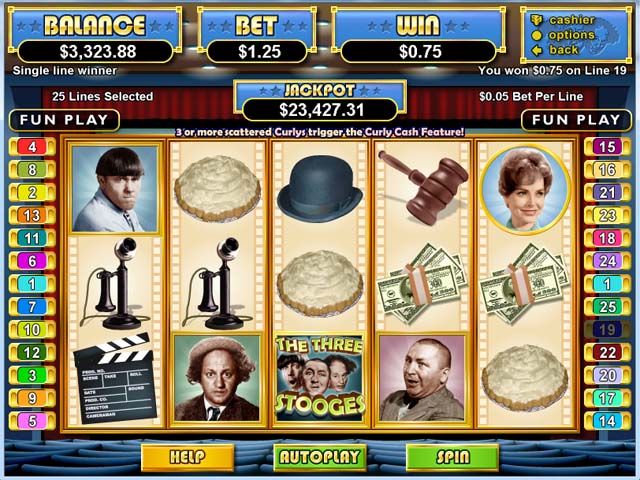This screenshot has height=480, width=640.
Task: Select payline number 7
Action: [33, 306]
